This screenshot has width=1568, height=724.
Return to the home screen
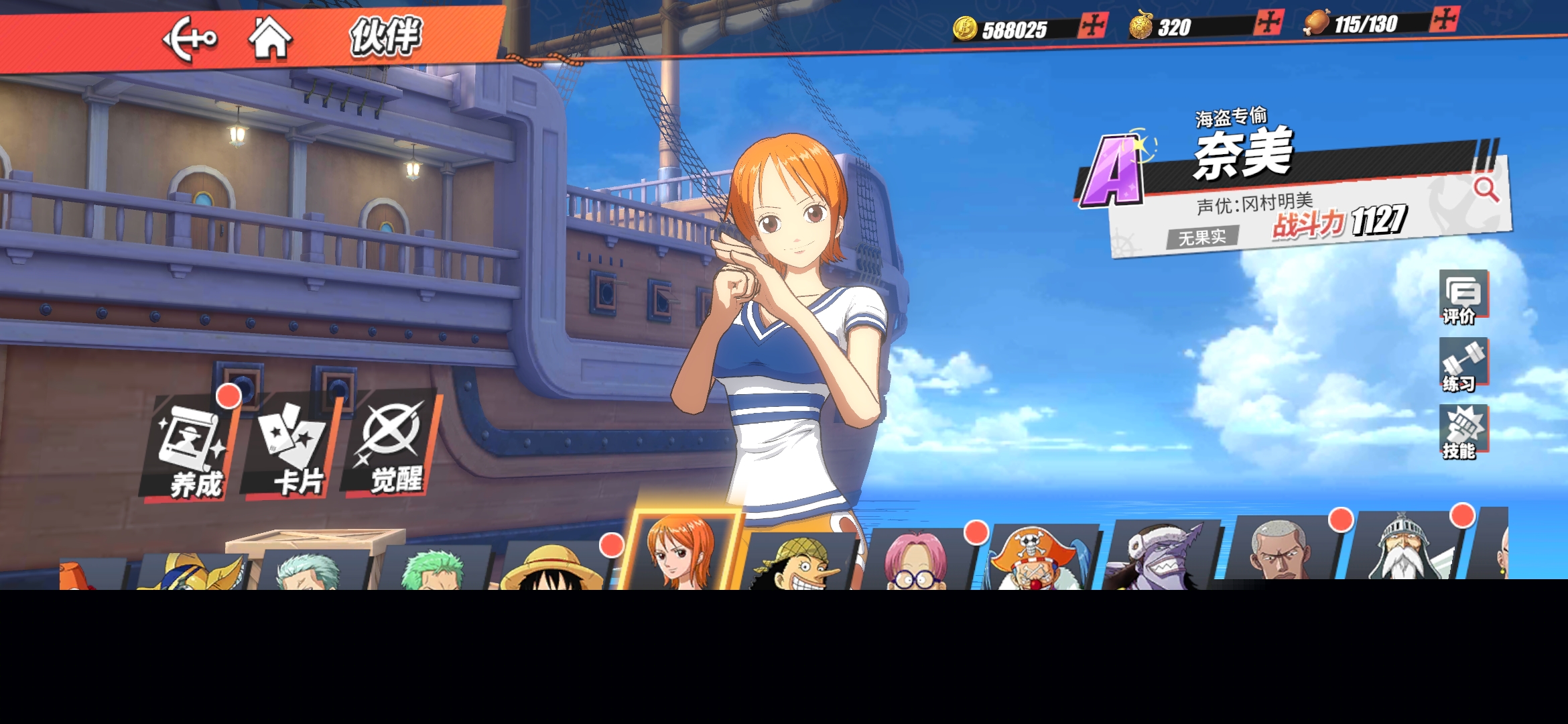[270, 39]
